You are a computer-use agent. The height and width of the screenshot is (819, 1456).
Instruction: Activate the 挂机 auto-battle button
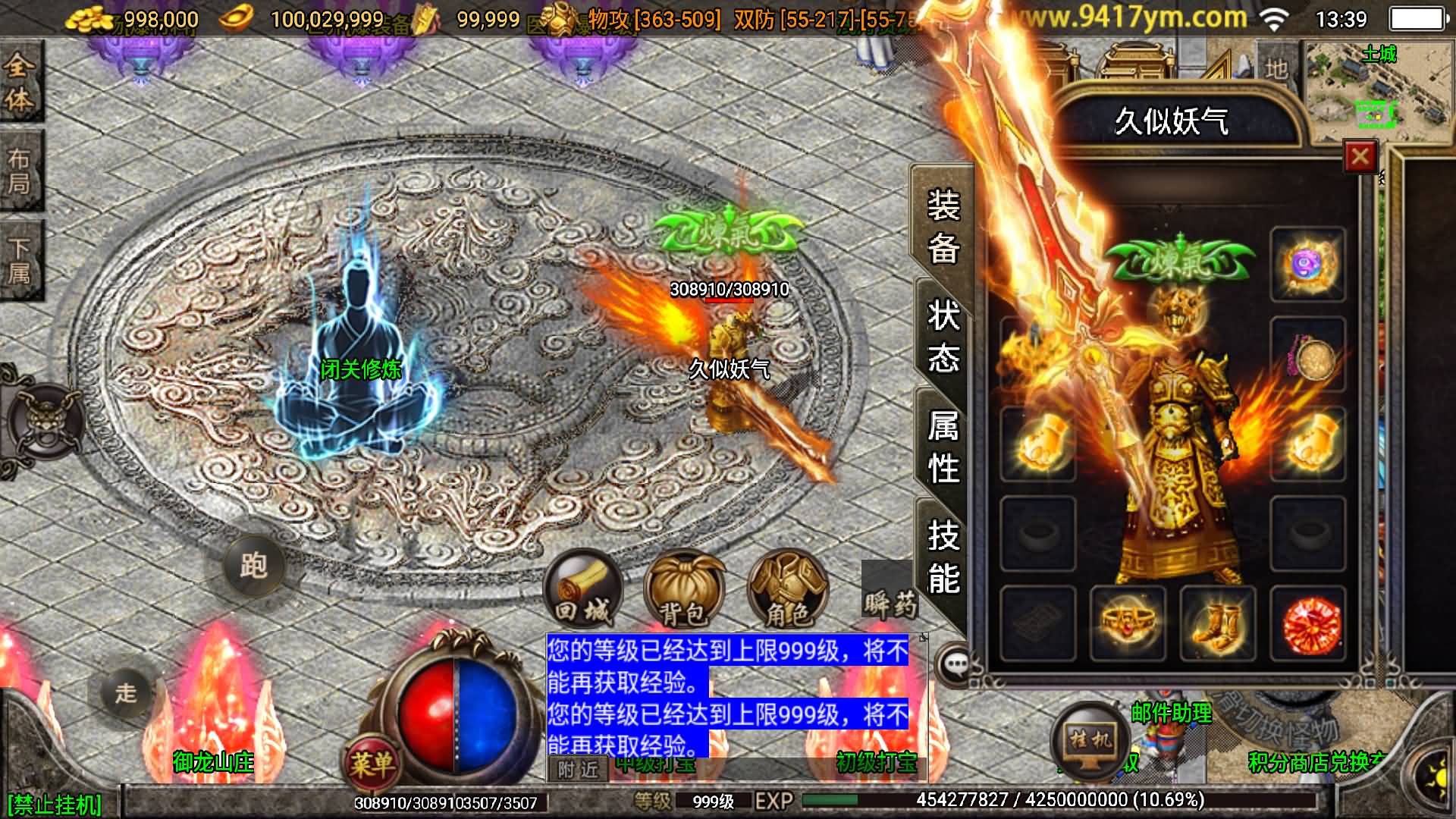(1090, 737)
